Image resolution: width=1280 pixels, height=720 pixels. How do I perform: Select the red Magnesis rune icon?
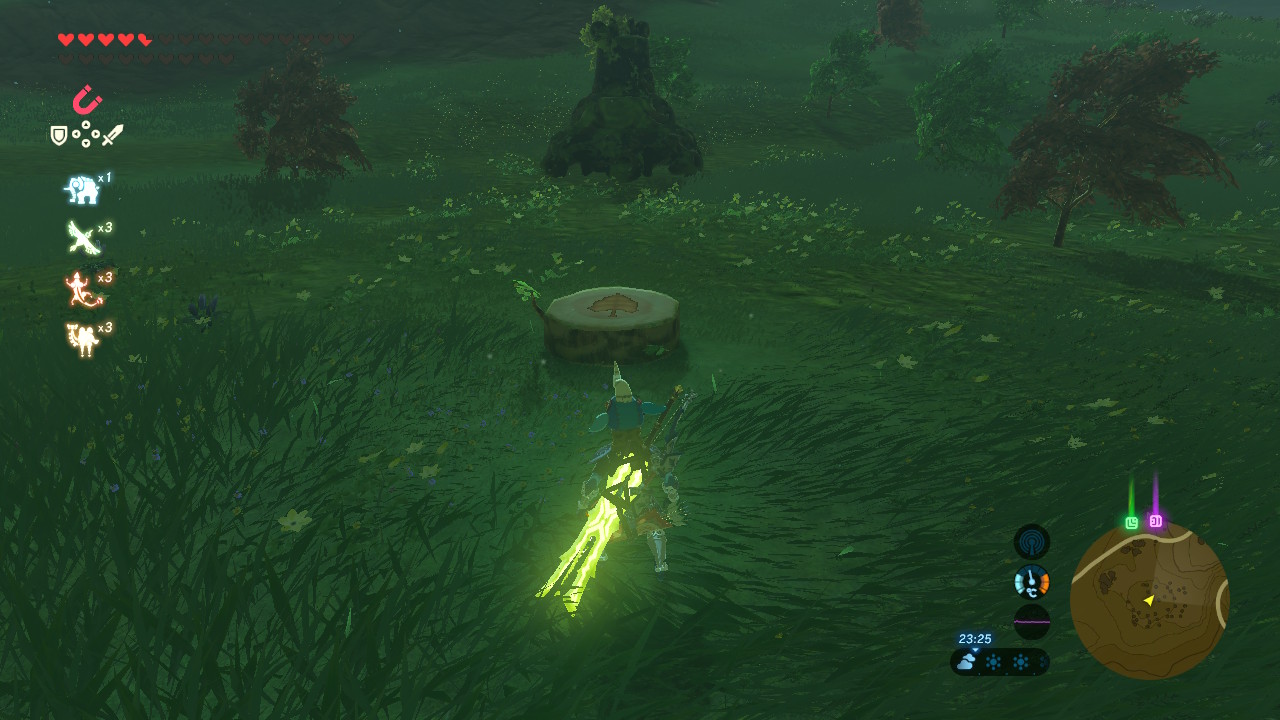[x=87, y=100]
